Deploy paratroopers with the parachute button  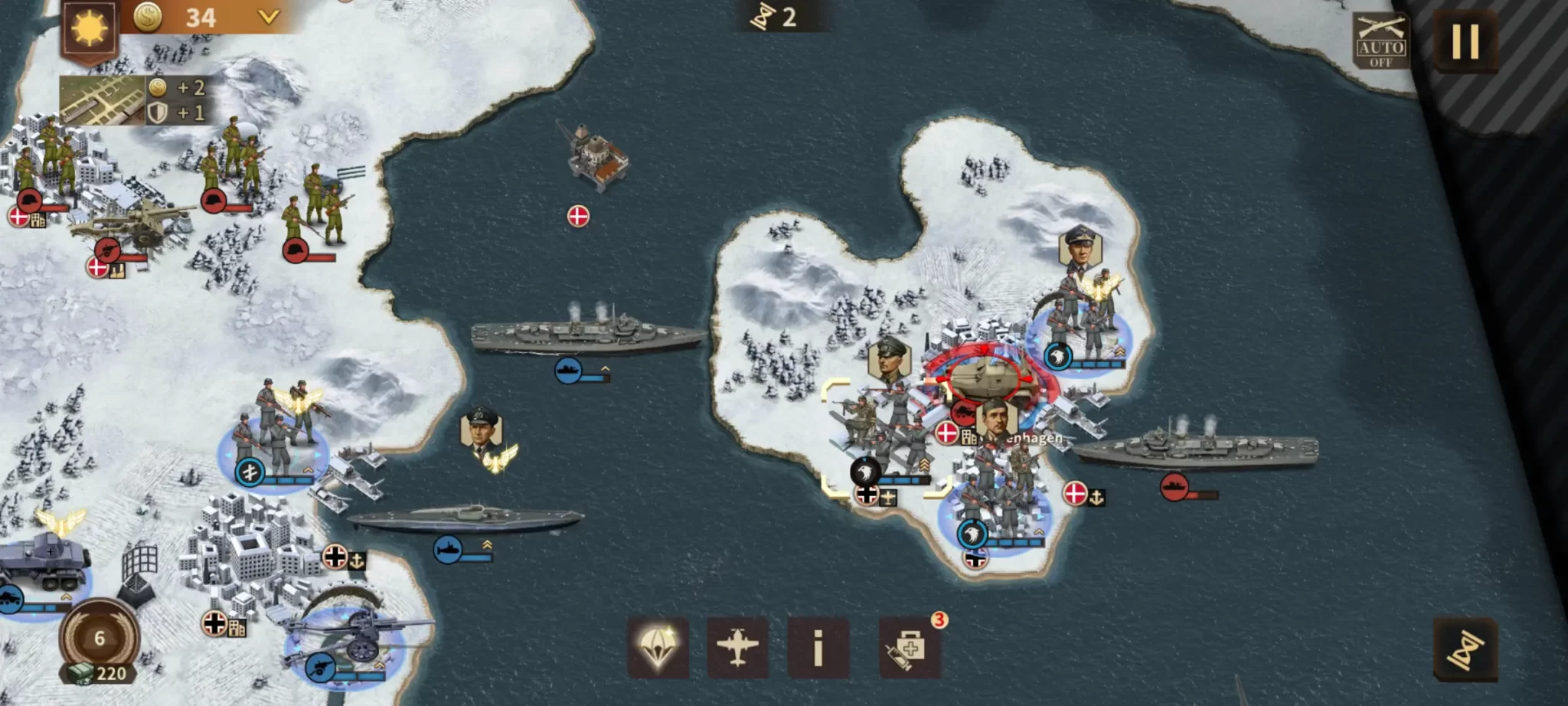click(x=658, y=648)
